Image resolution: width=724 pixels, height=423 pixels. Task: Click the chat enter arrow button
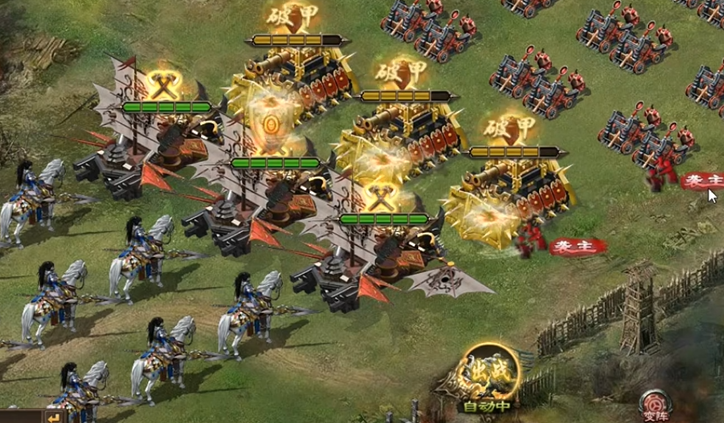point(54,415)
